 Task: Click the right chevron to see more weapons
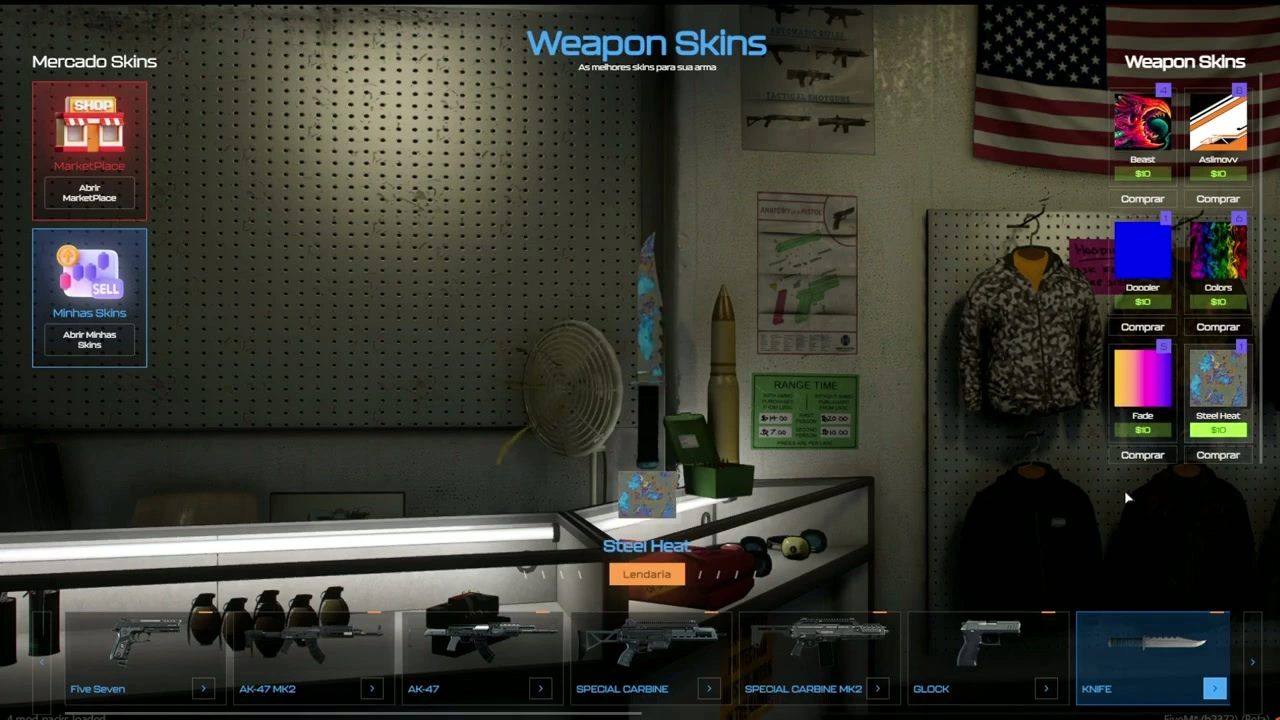tap(1252, 661)
